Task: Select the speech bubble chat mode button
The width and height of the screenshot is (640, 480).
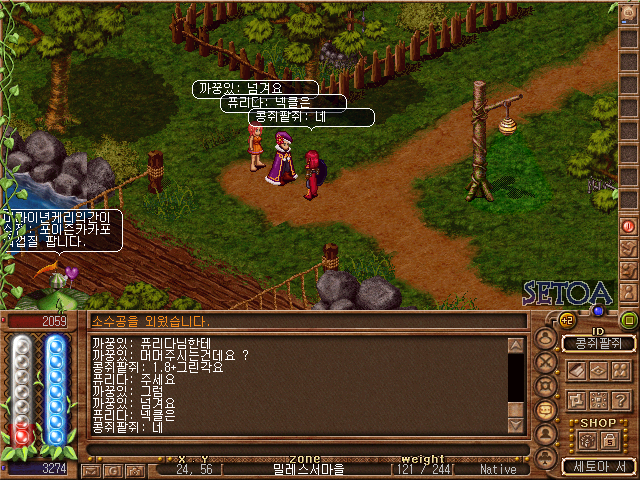Action: [546, 411]
